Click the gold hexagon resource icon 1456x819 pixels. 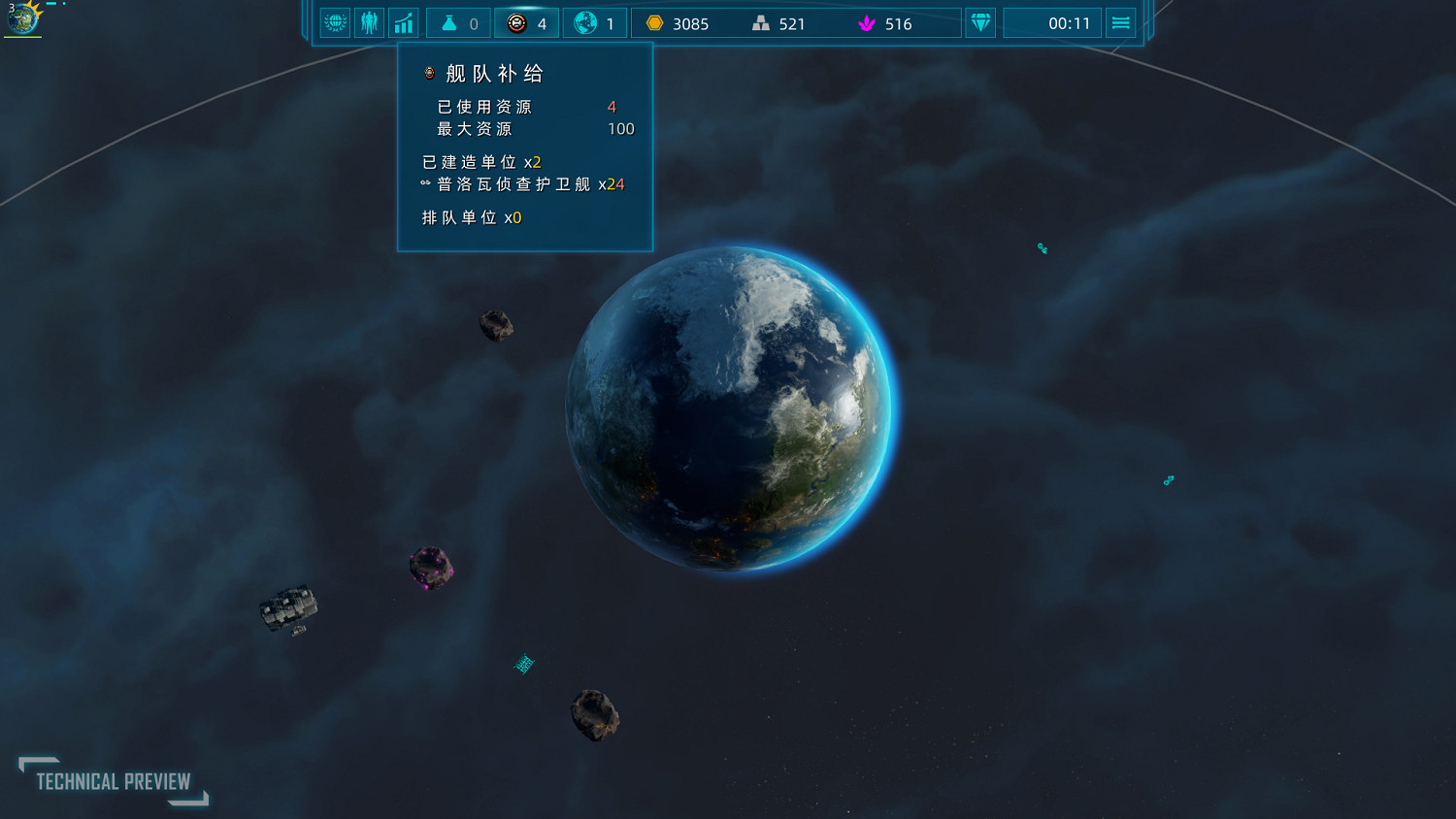click(657, 22)
